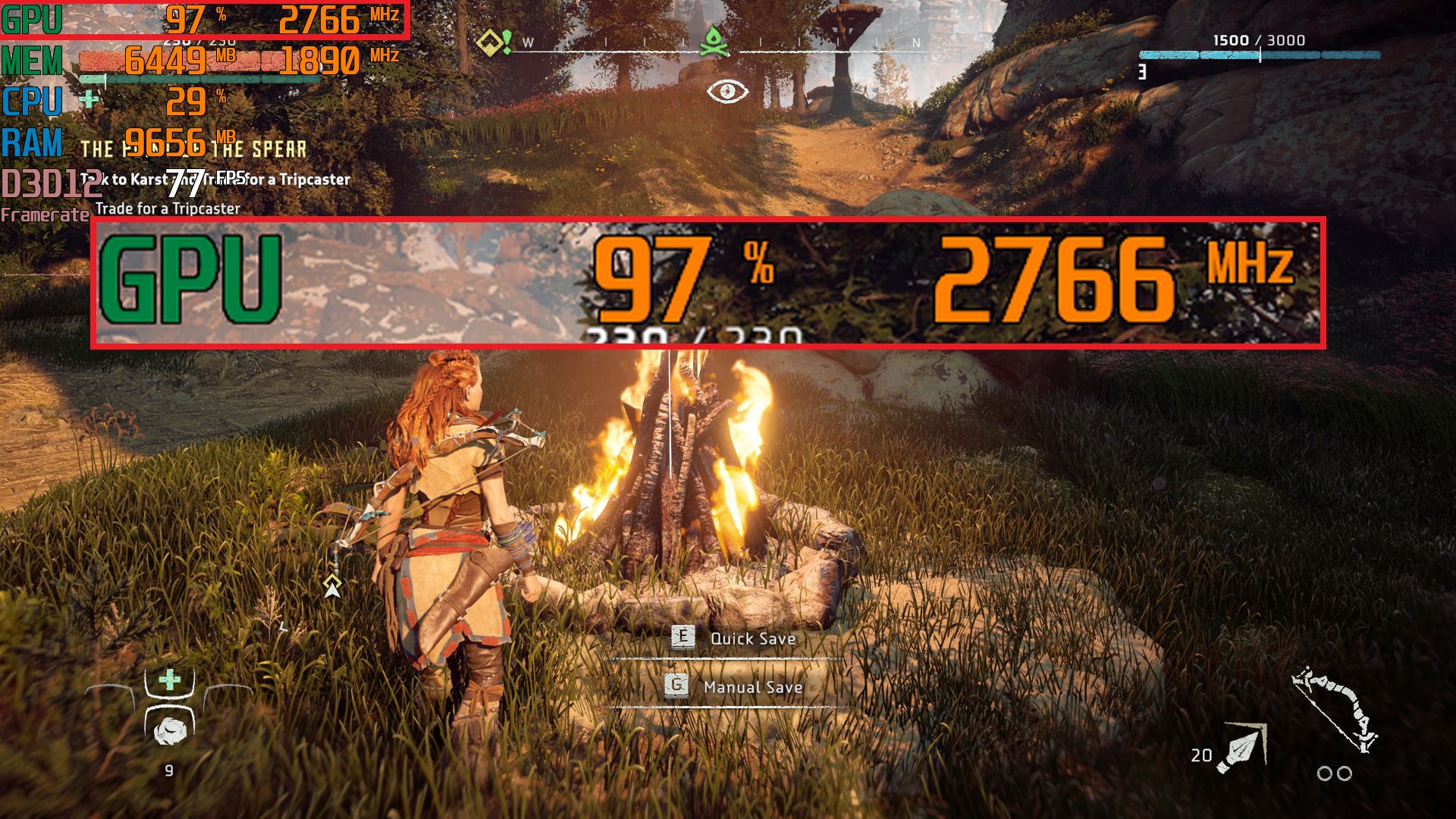Click the campfire marker on the compass

click(712, 42)
